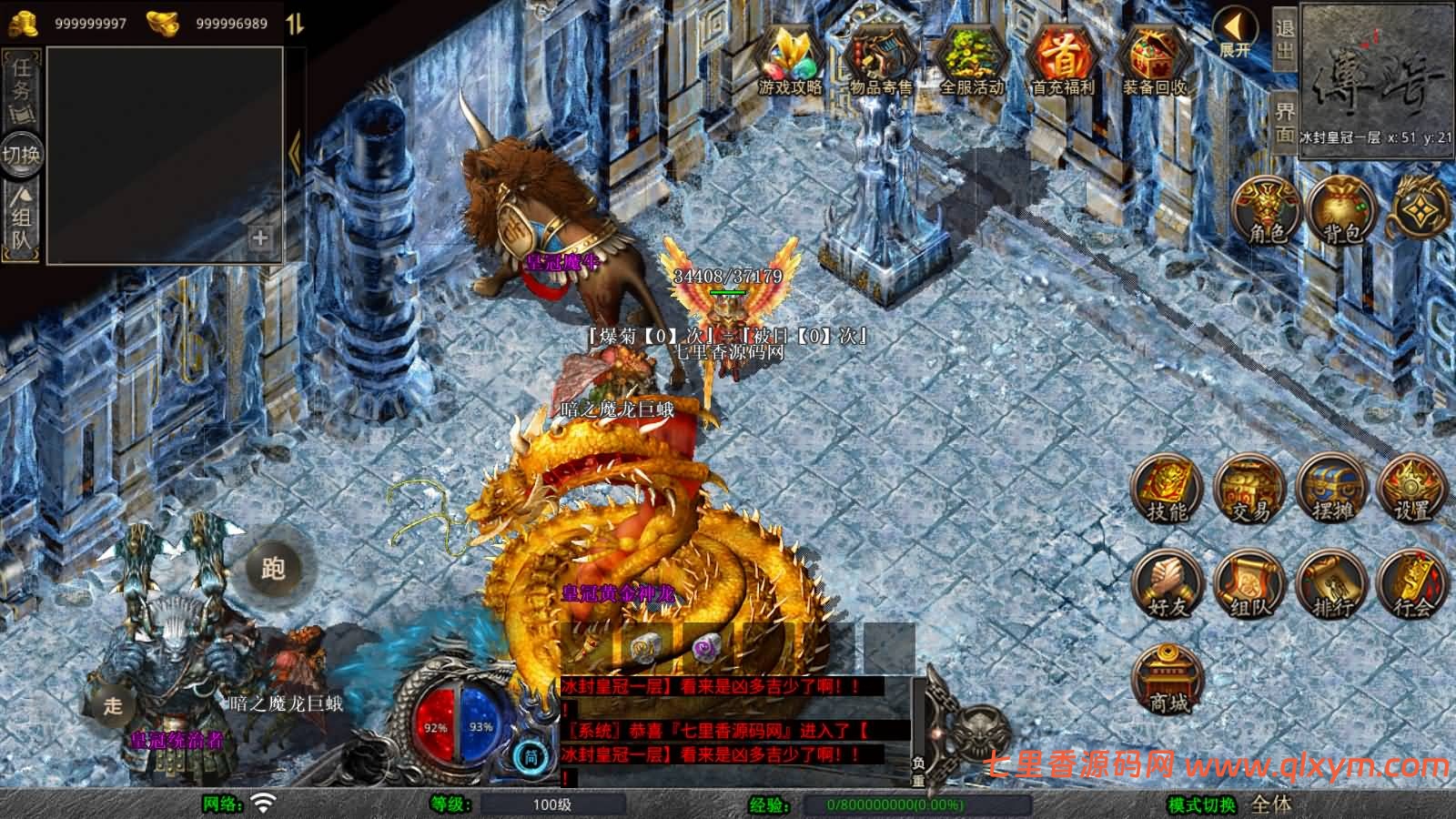Open the 交易 trade window

click(1249, 491)
